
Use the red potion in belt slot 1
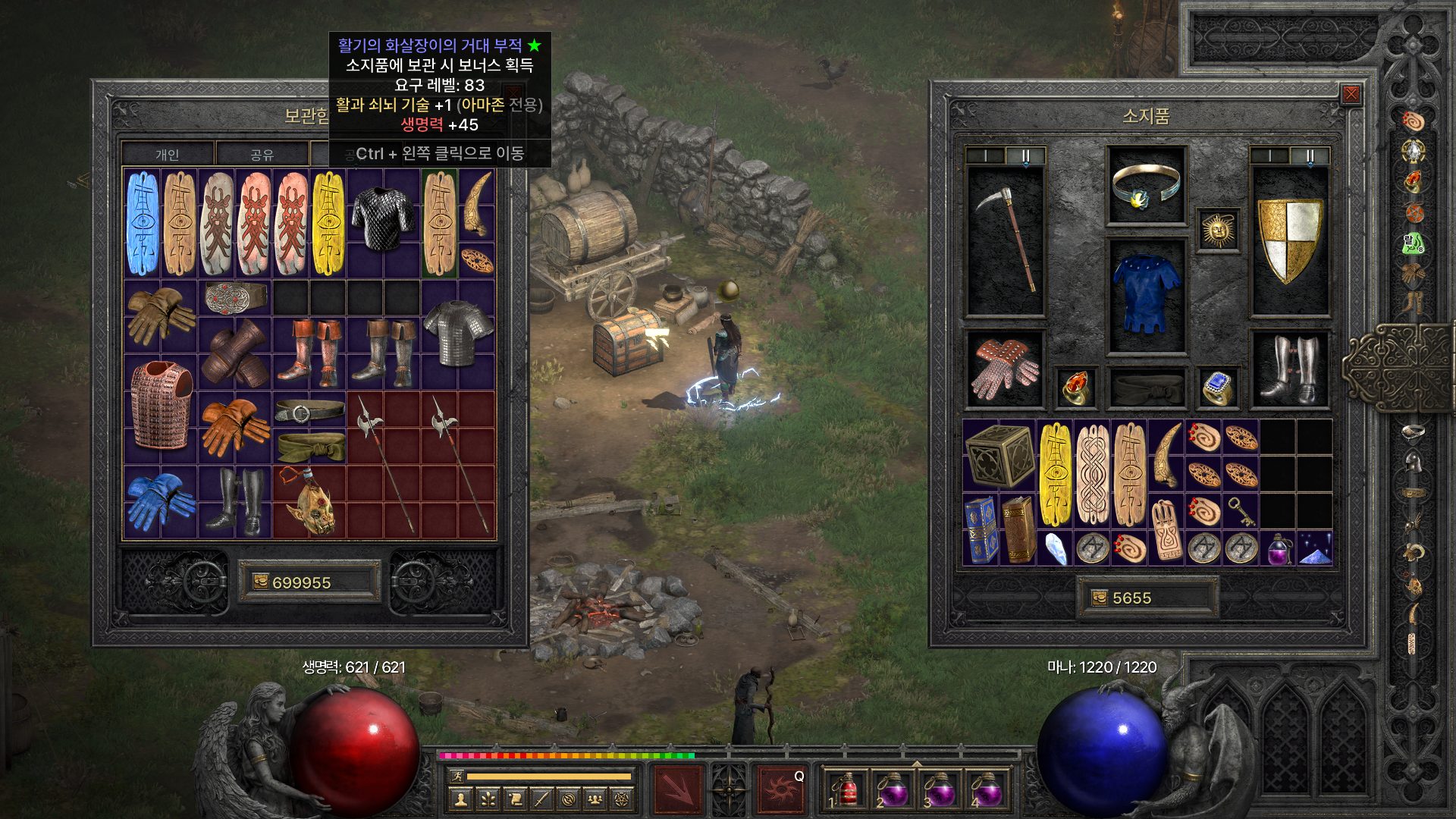[846, 790]
